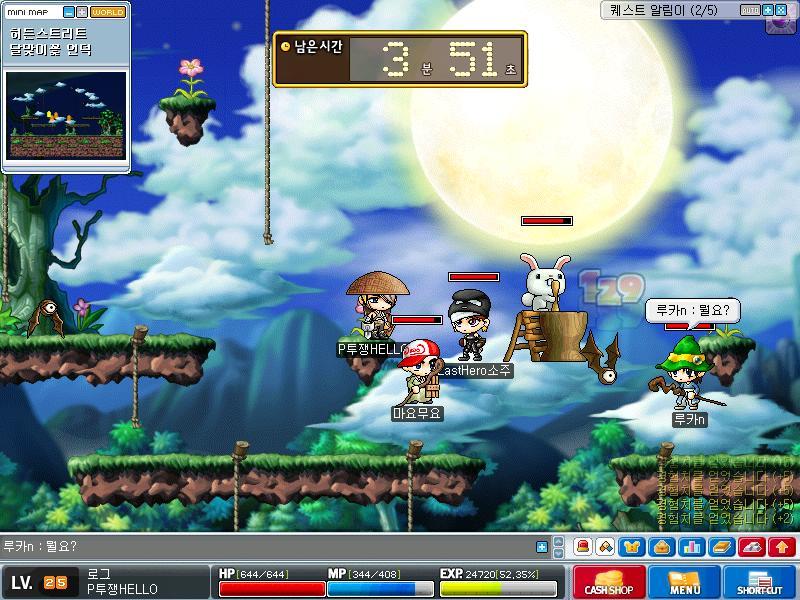Screen dimensions: 800x600
Task: Open the stats bar chart icon
Action: [690, 547]
